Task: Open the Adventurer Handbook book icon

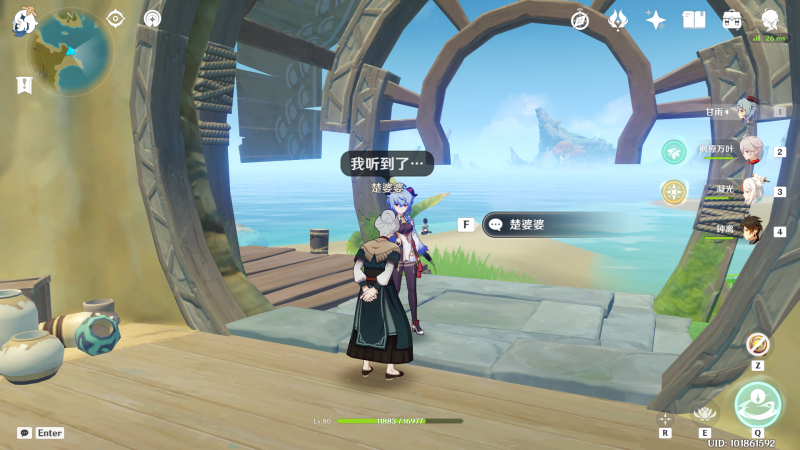Action: (x=694, y=20)
